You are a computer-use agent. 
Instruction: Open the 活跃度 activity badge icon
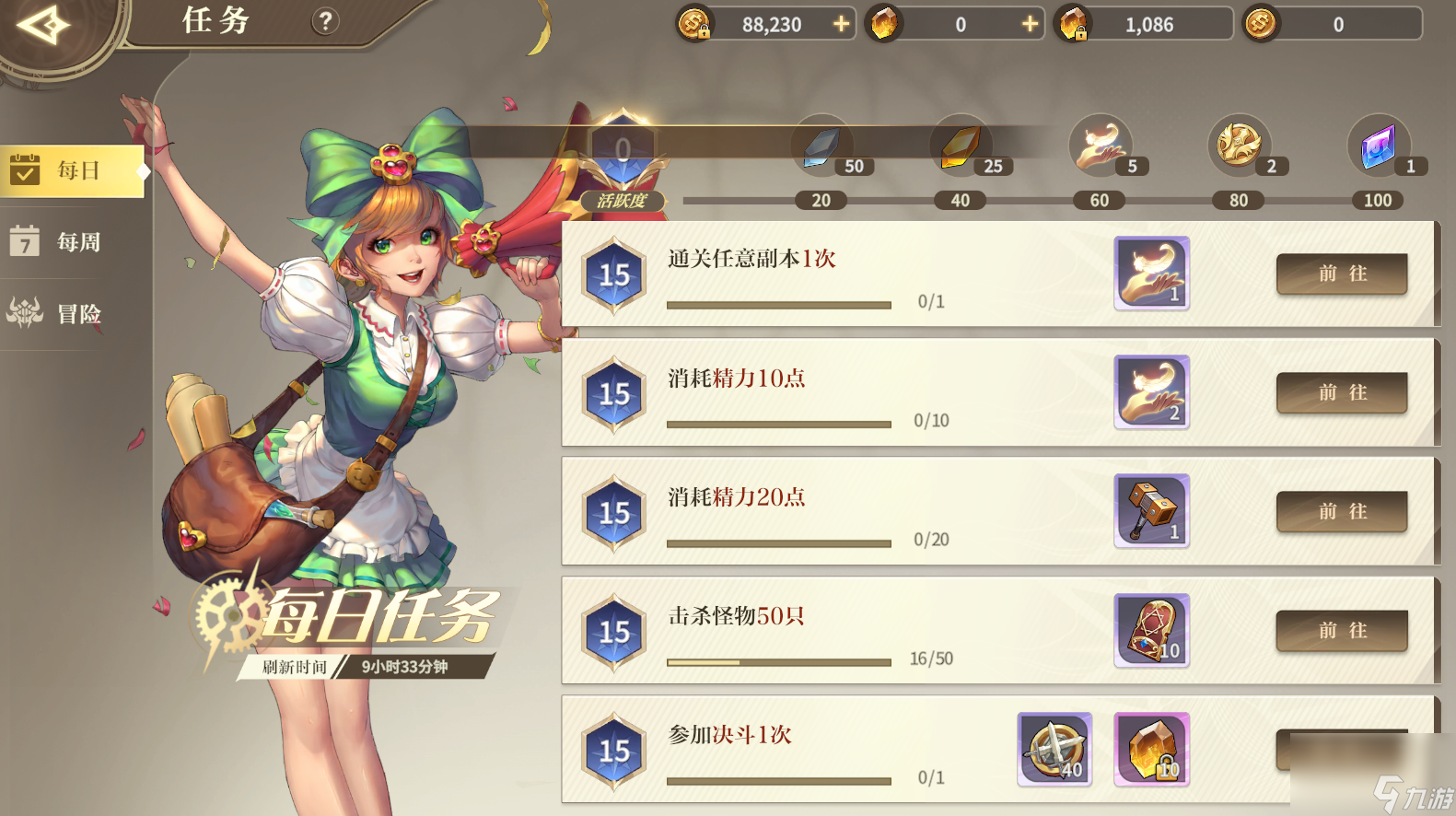pyautogui.click(x=623, y=199)
